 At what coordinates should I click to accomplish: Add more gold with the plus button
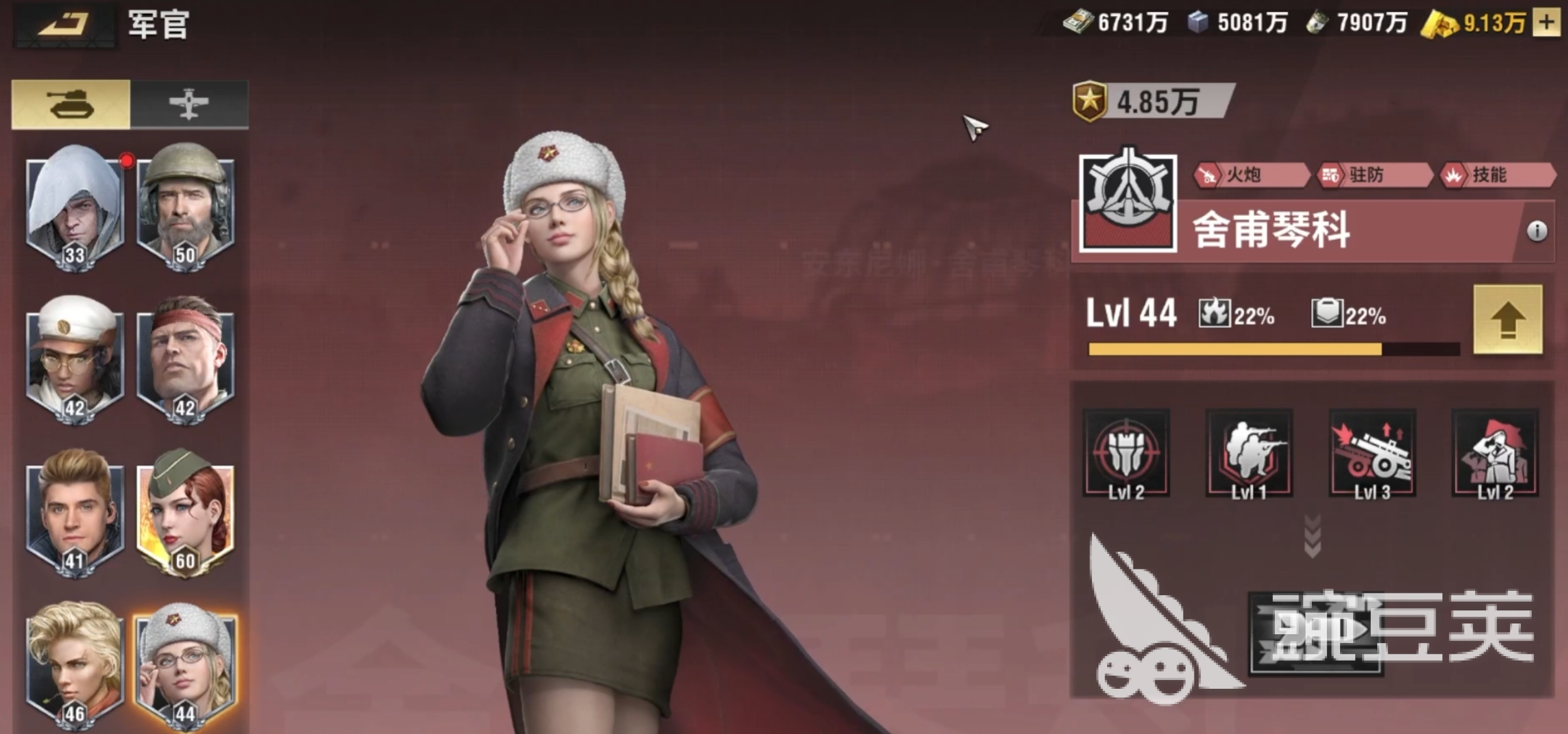pos(1546,23)
